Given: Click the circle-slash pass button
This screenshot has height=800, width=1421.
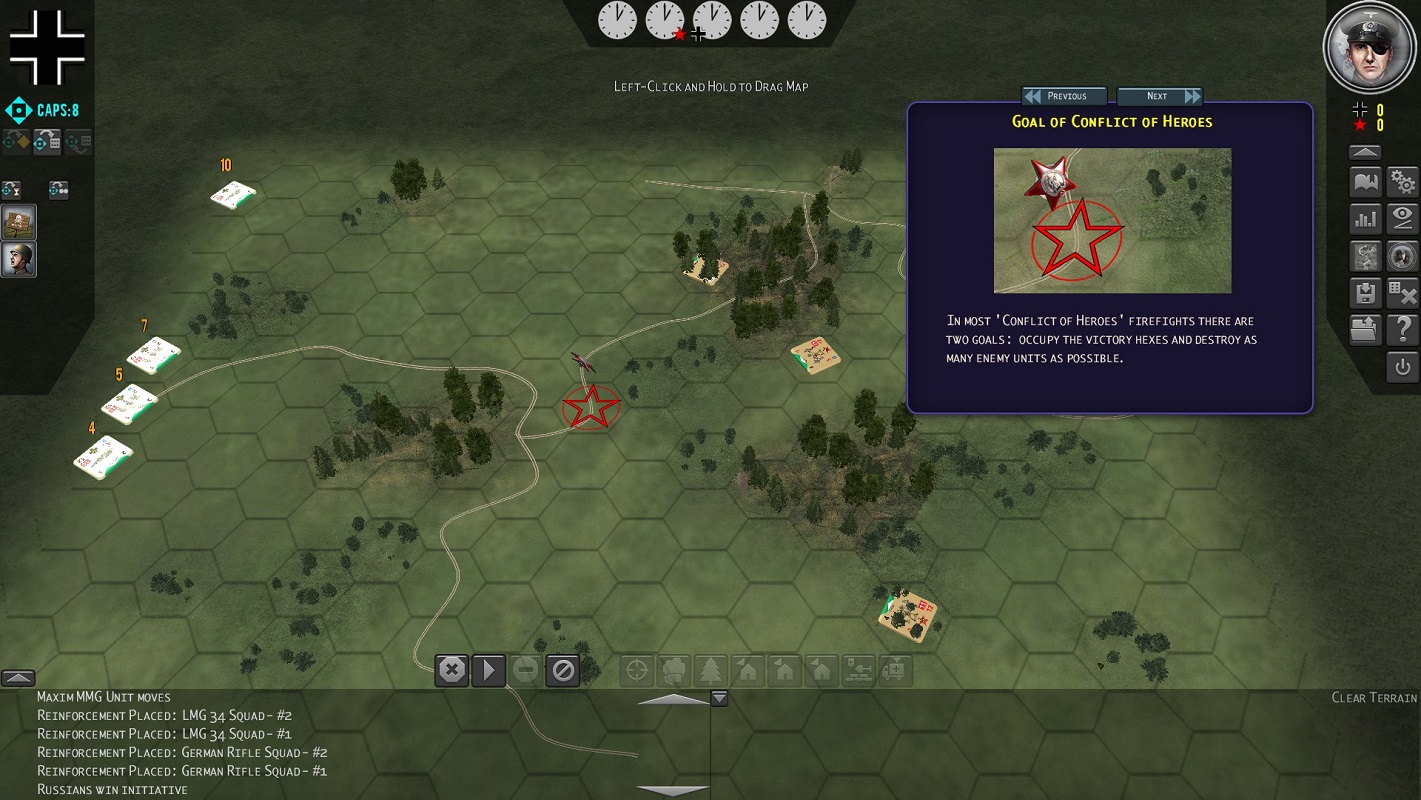Looking at the screenshot, I should click(563, 670).
